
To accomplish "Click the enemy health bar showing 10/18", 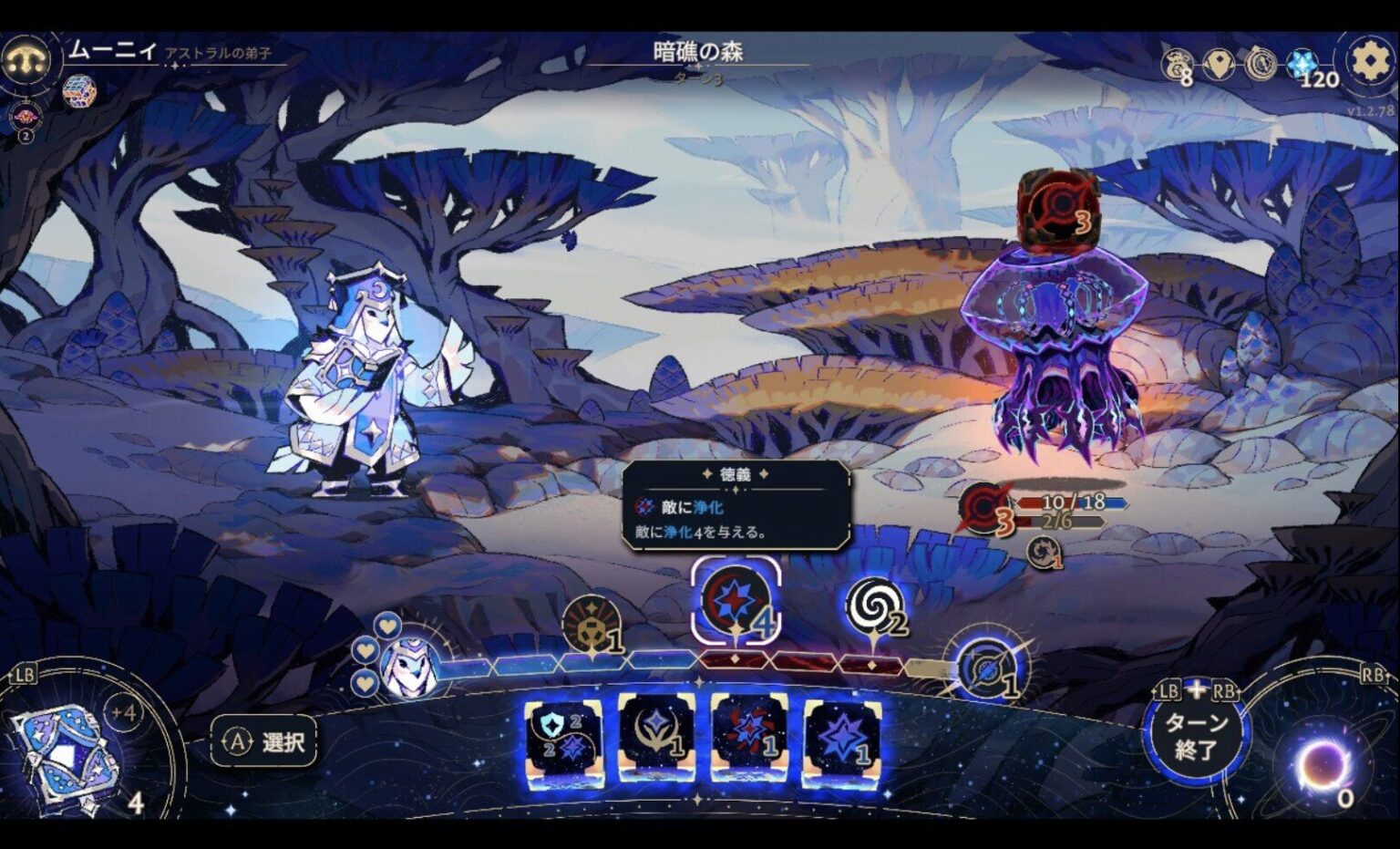I will pyautogui.click(x=1059, y=504).
